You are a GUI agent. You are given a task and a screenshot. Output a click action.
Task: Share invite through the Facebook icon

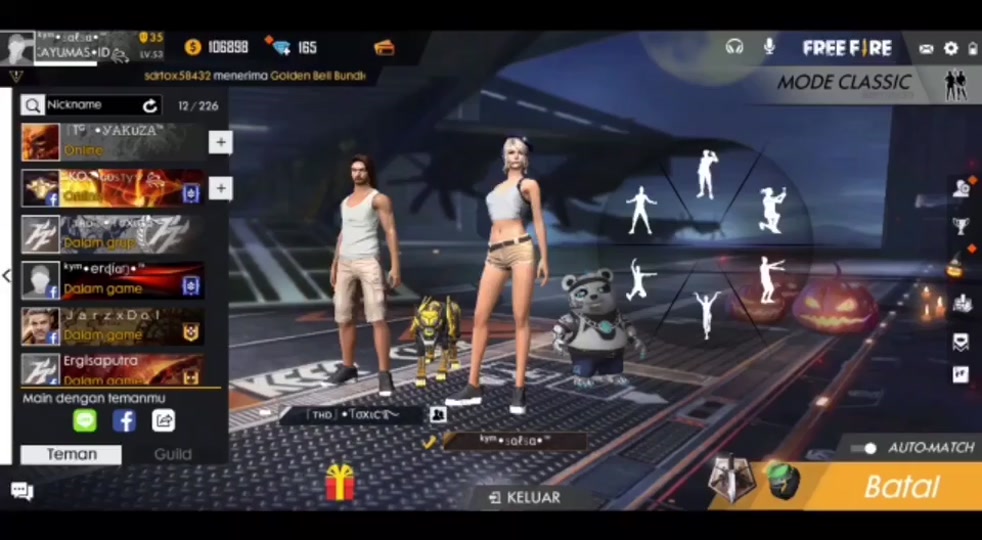[124, 421]
